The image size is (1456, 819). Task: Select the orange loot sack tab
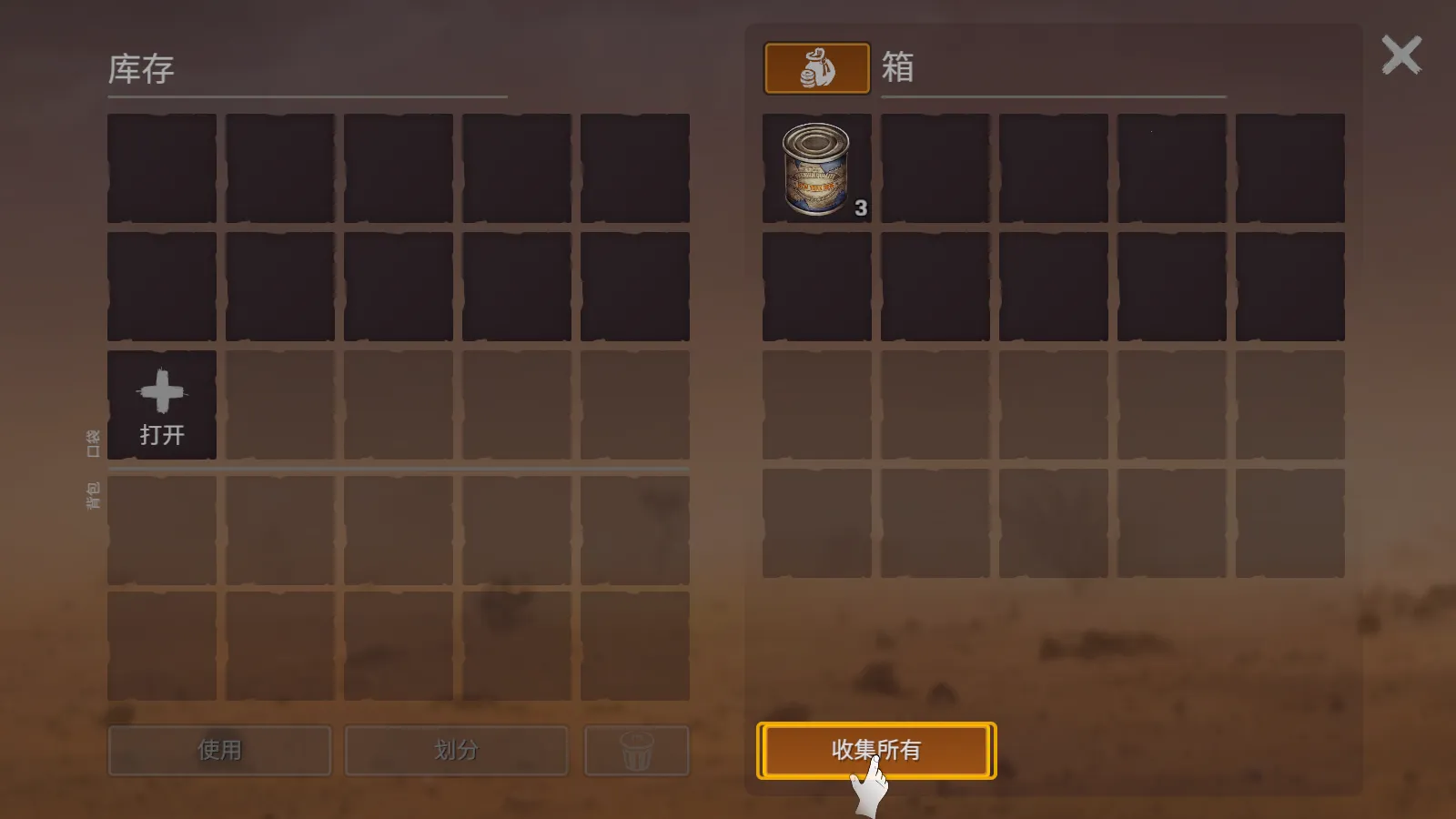pos(816,68)
